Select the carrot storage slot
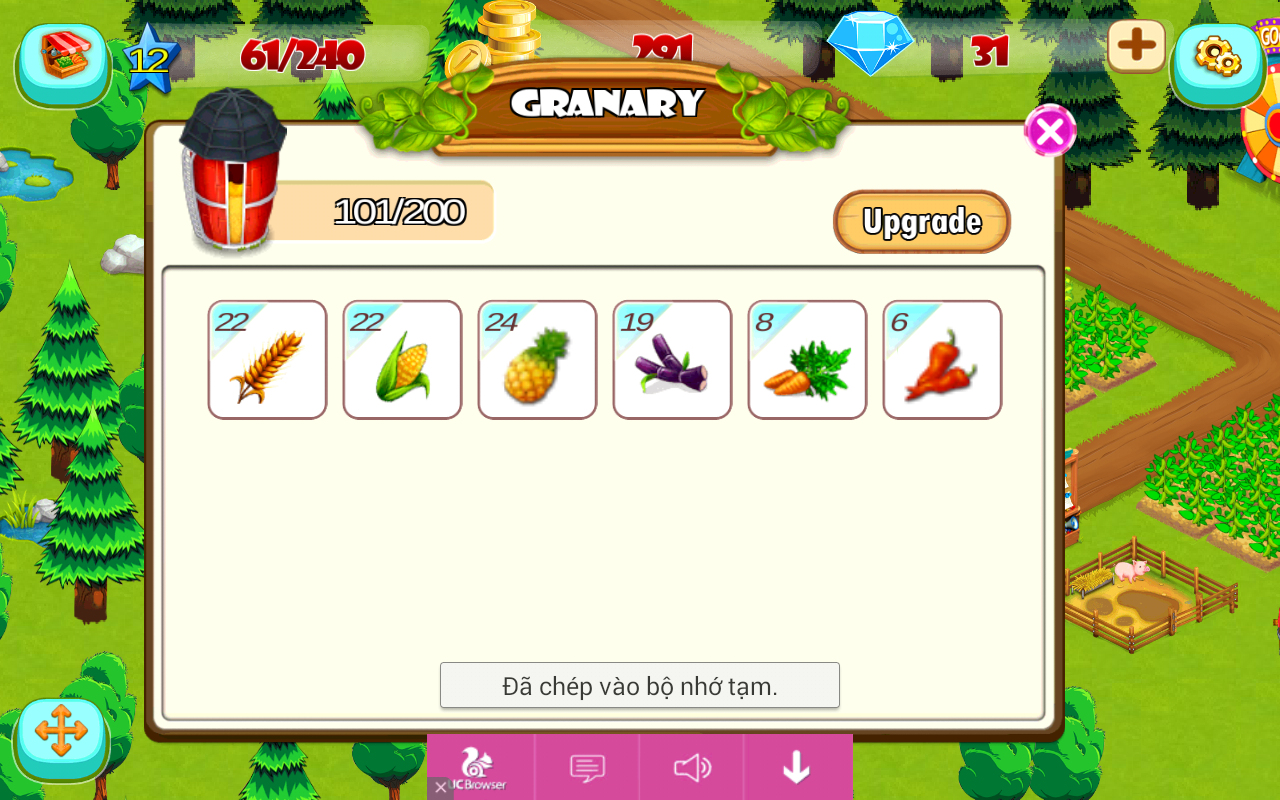1280x800 pixels. pos(807,360)
